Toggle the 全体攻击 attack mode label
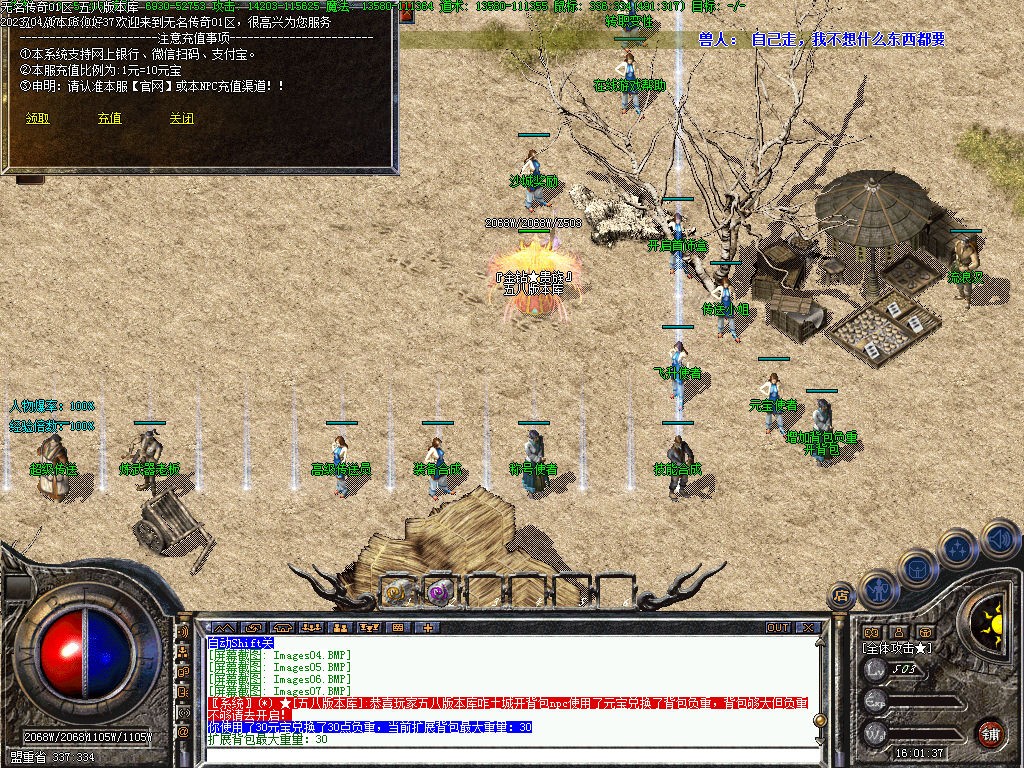The image size is (1024, 768). 897,648
